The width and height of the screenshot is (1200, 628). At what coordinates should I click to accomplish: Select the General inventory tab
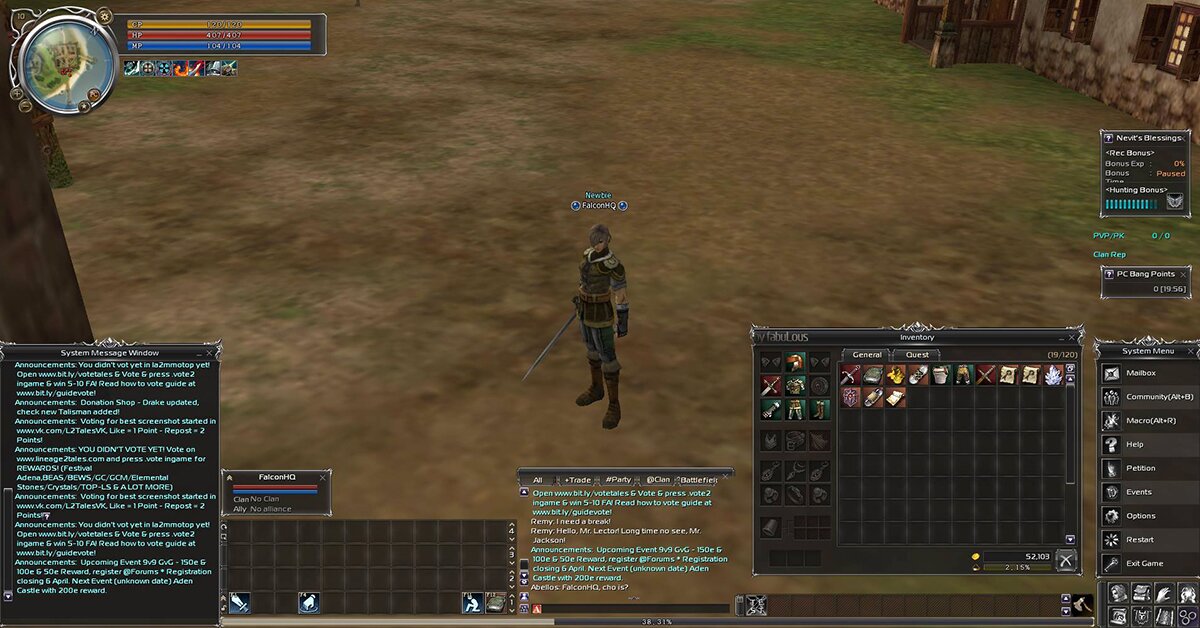(866, 355)
